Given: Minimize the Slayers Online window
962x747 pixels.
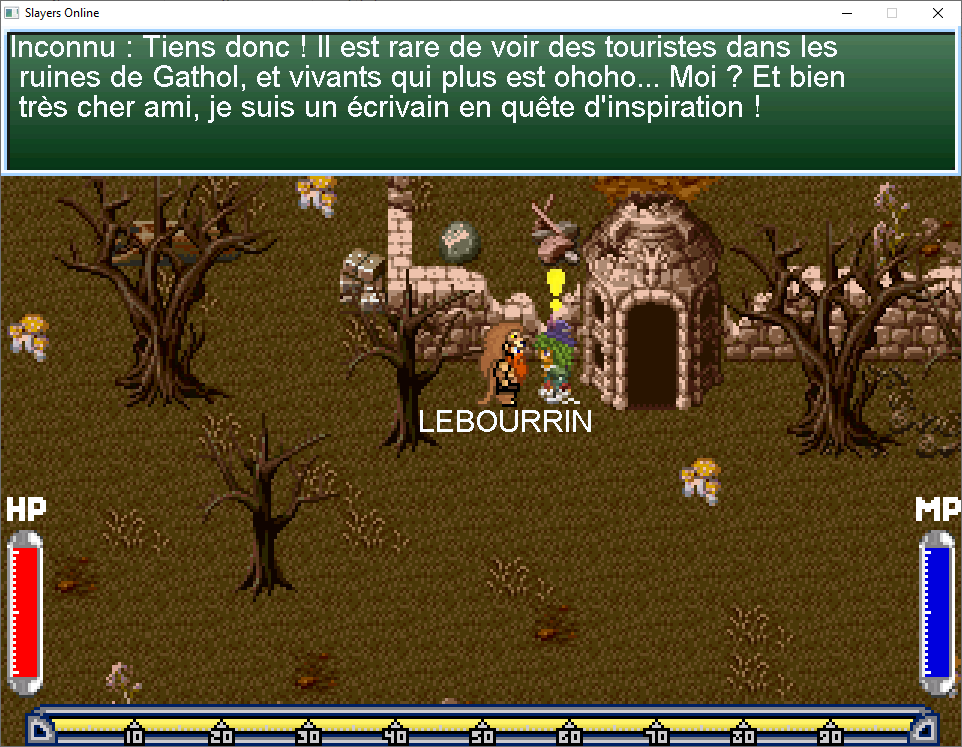Looking at the screenshot, I should pyautogui.click(x=846, y=14).
